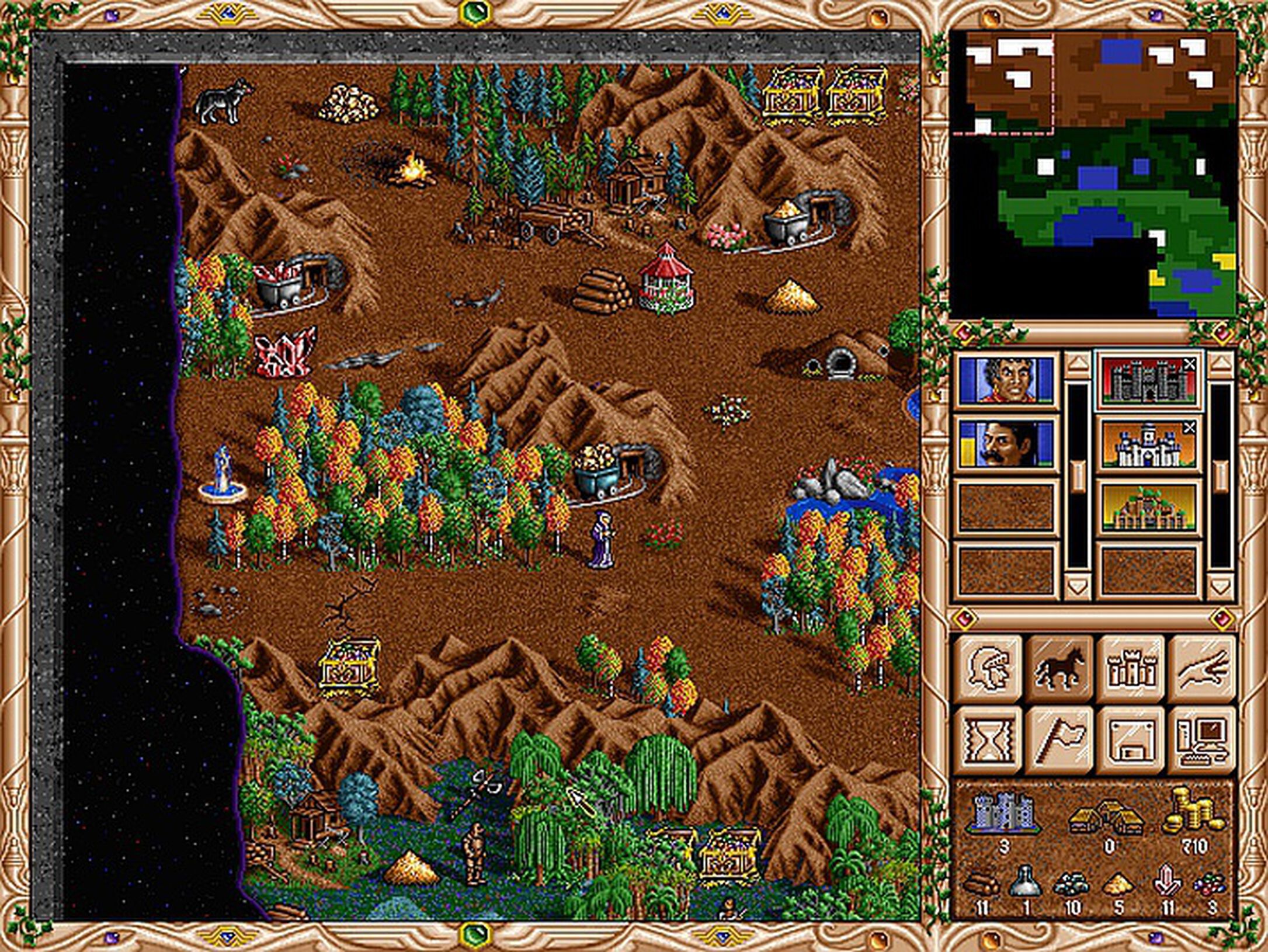The width and height of the screenshot is (1268, 952).
Task: End turn with the flying goose icon
Action: pyautogui.click(x=1203, y=668)
